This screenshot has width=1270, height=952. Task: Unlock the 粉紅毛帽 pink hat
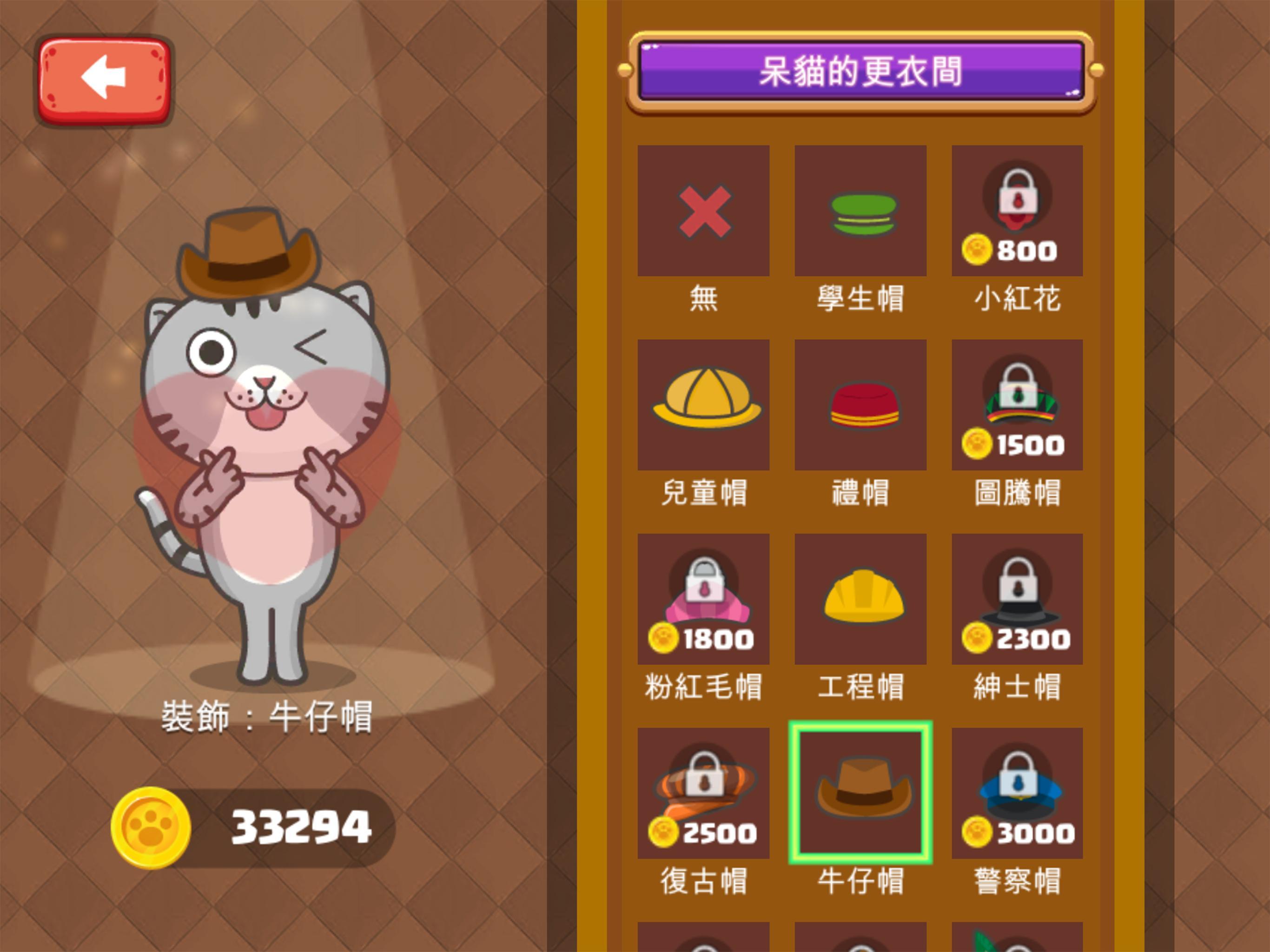coord(704,600)
